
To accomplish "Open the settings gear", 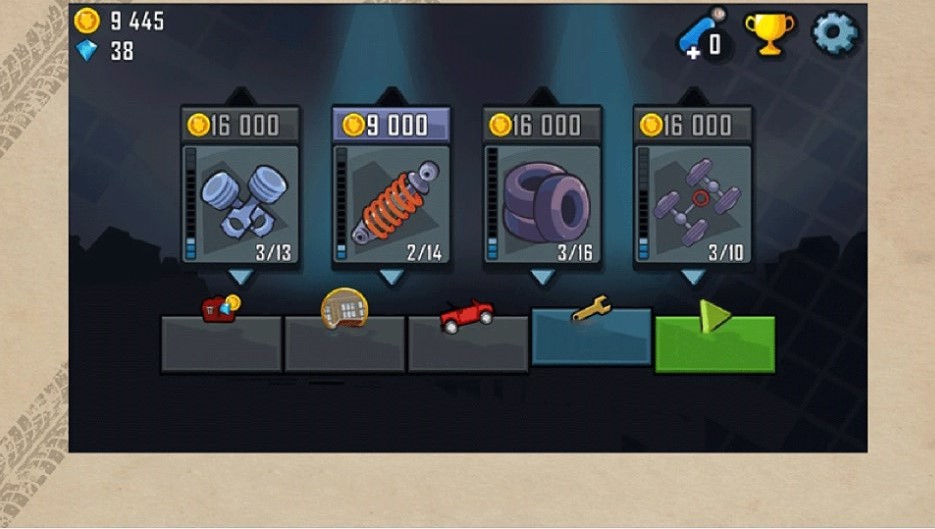I will (834, 34).
